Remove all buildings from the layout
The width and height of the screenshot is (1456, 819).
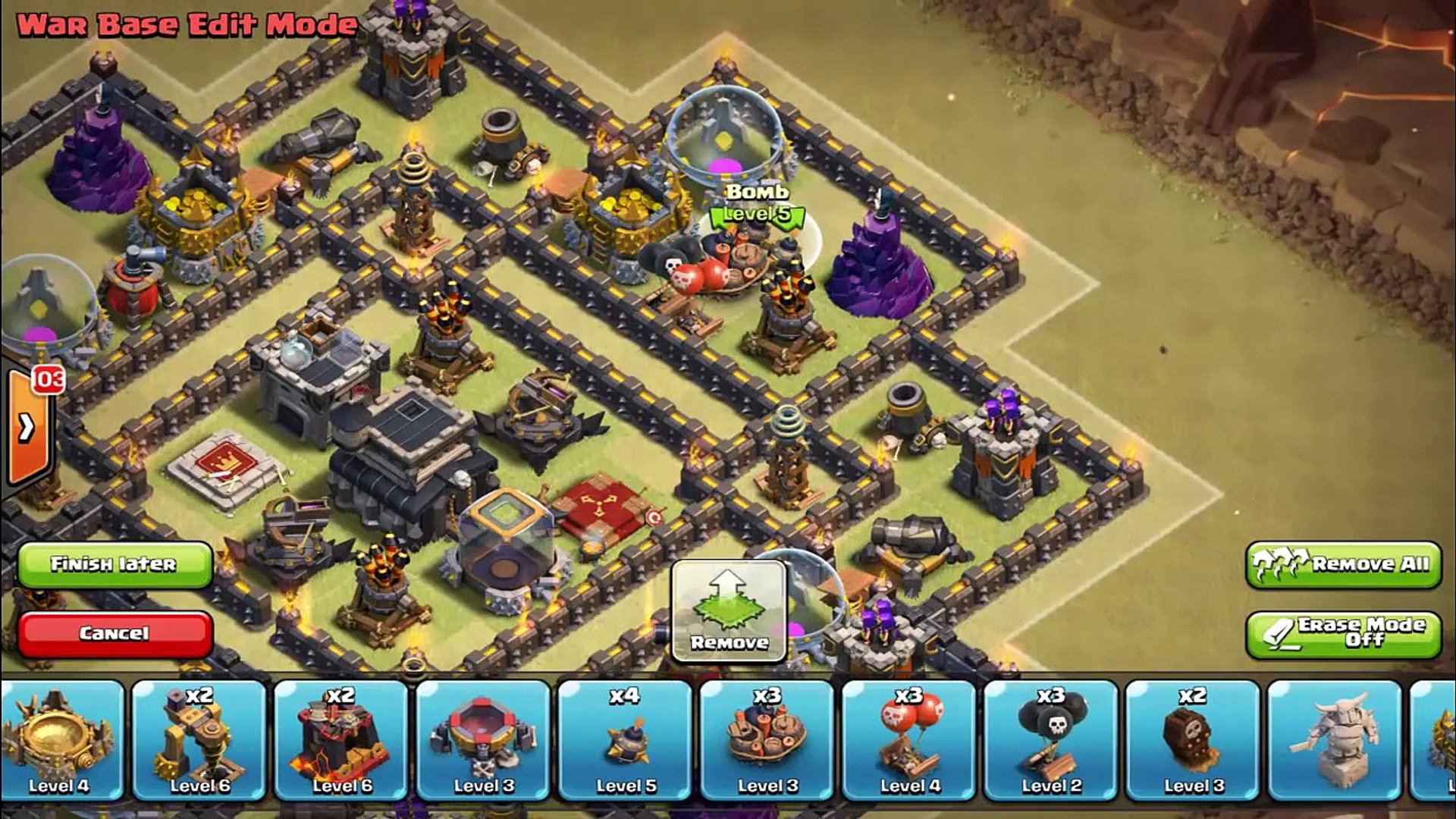point(1343,564)
